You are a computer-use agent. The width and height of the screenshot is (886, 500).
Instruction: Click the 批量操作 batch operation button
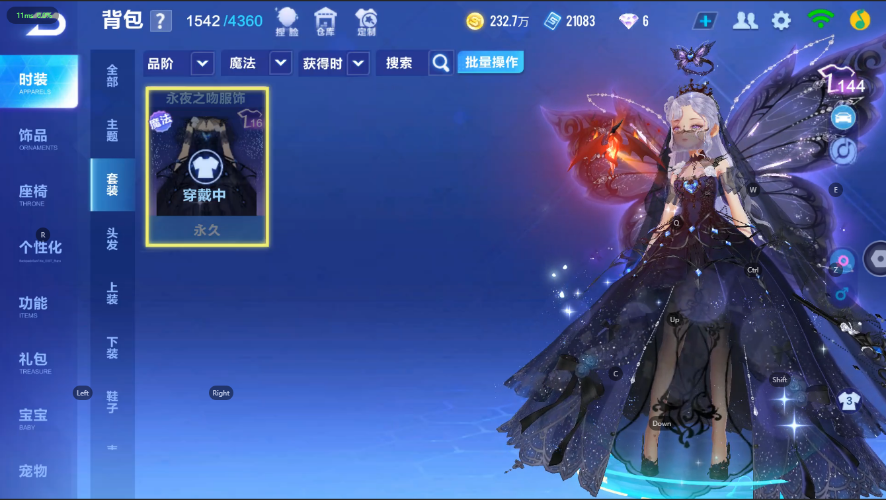coord(490,62)
